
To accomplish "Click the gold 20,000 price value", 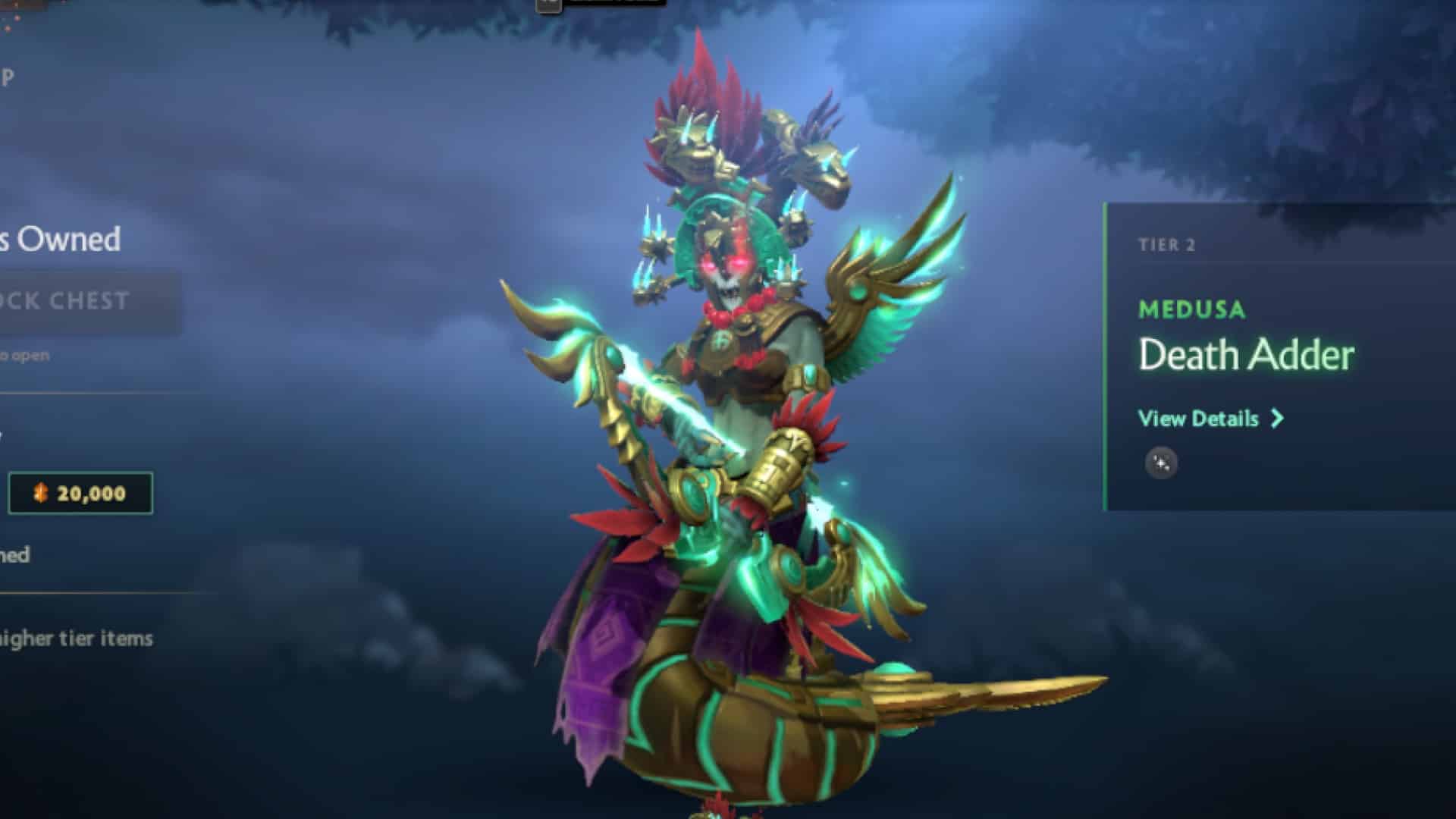I will (89, 494).
